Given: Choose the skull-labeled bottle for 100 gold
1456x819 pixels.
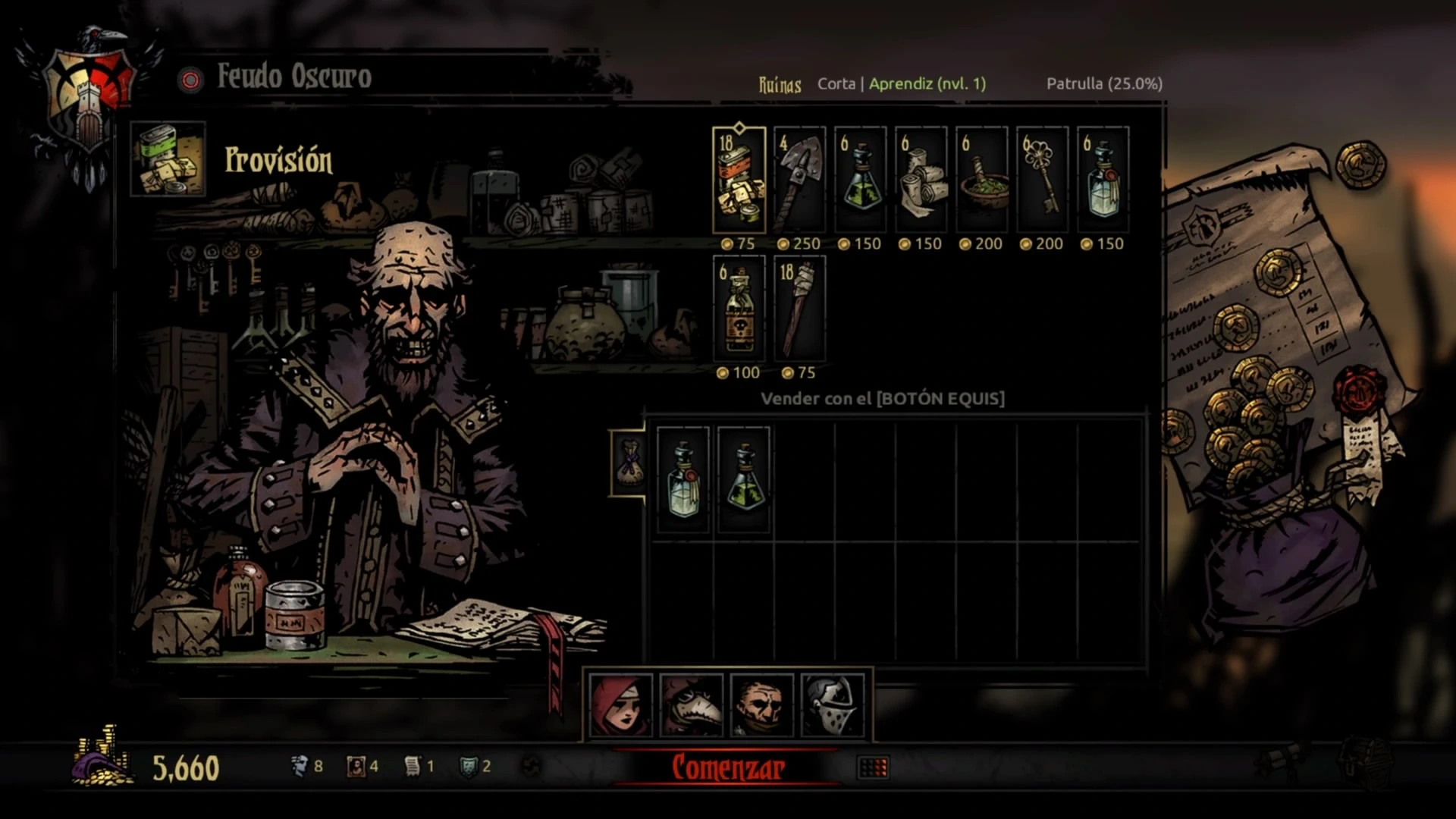Looking at the screenshot, I should pyautogui.click(x=739, y=309).
